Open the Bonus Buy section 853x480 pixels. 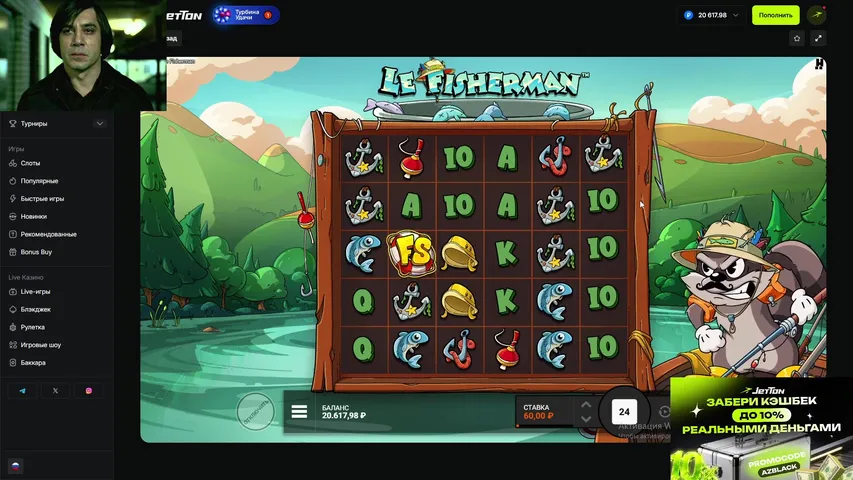click(35, 252)
